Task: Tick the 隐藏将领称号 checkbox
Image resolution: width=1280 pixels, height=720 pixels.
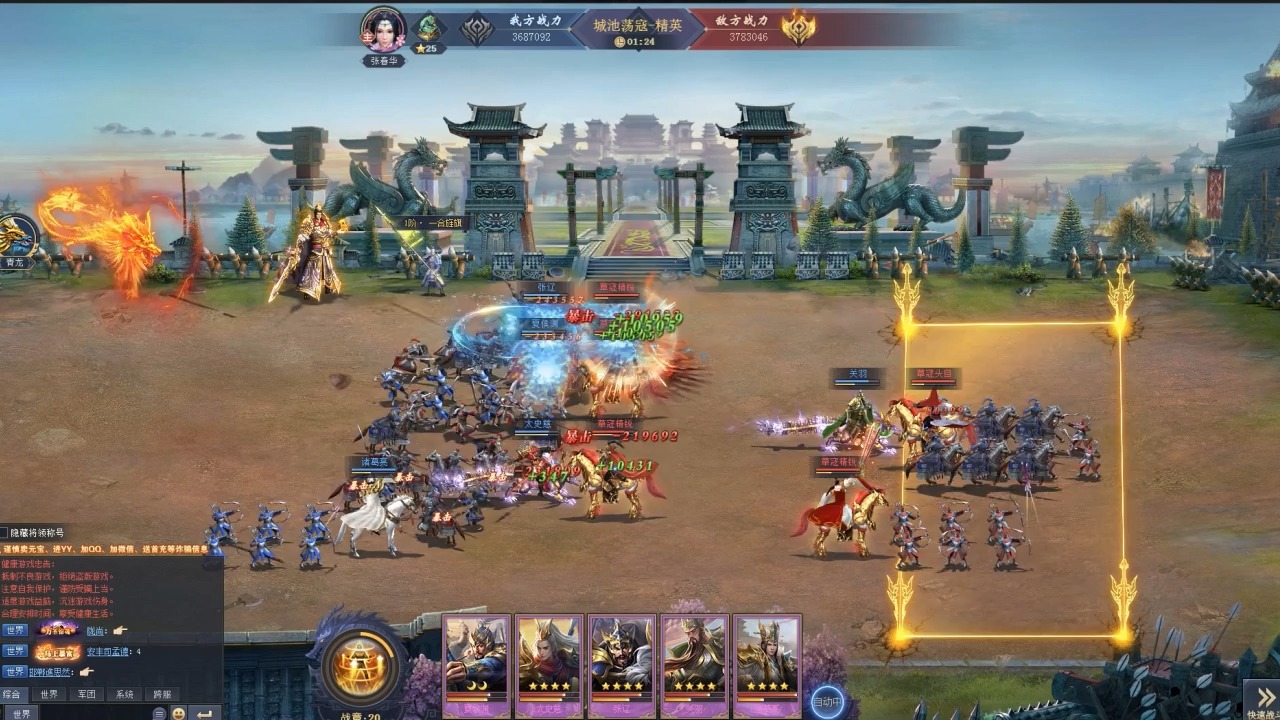Action: click(4, 533)
